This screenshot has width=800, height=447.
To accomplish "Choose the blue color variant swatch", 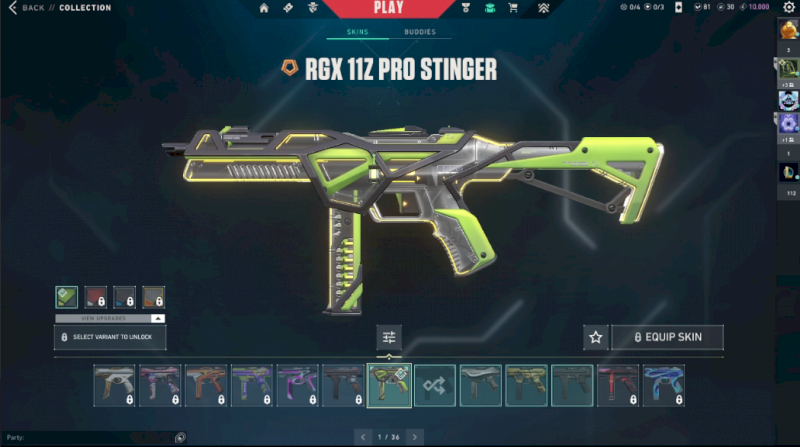I will pos(124,297).
